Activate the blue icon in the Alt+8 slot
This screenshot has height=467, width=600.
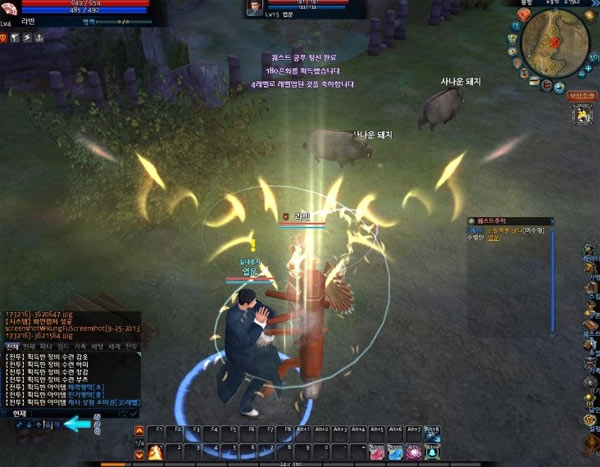[432, 433]
